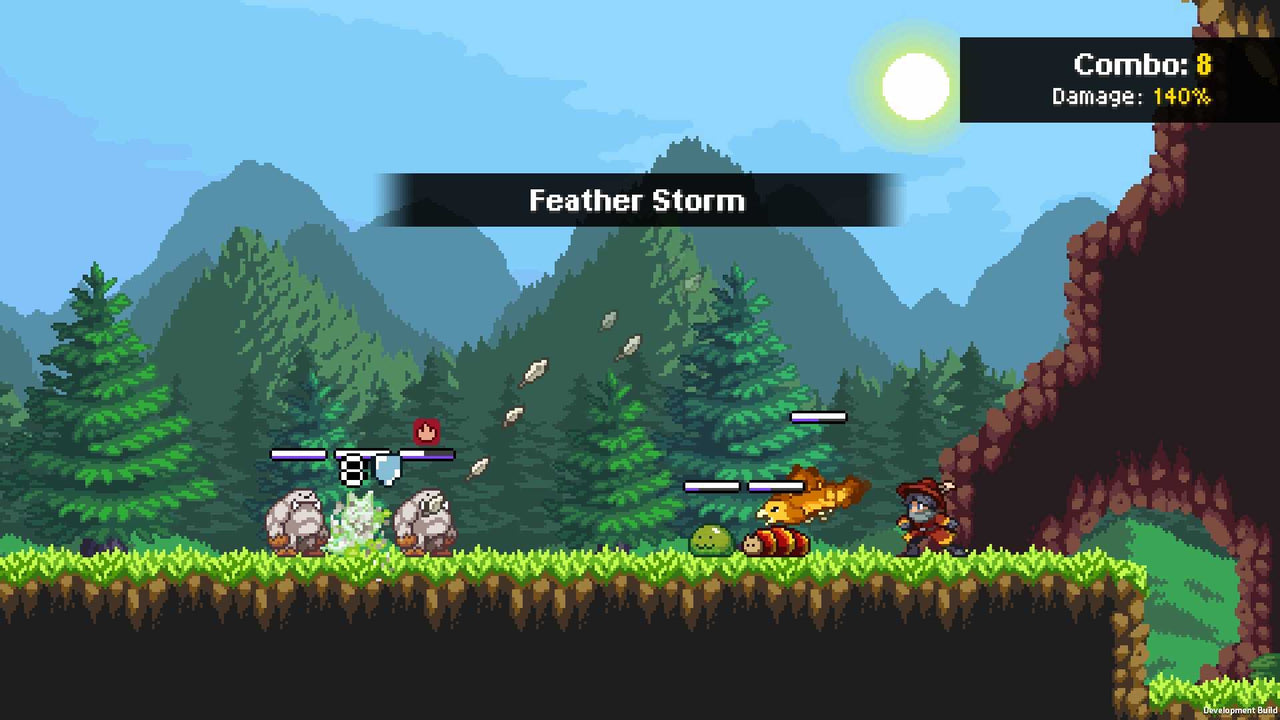Click the Feather Storm skill banner
This screenshot has width=1280, height=720.
(637, 200)
